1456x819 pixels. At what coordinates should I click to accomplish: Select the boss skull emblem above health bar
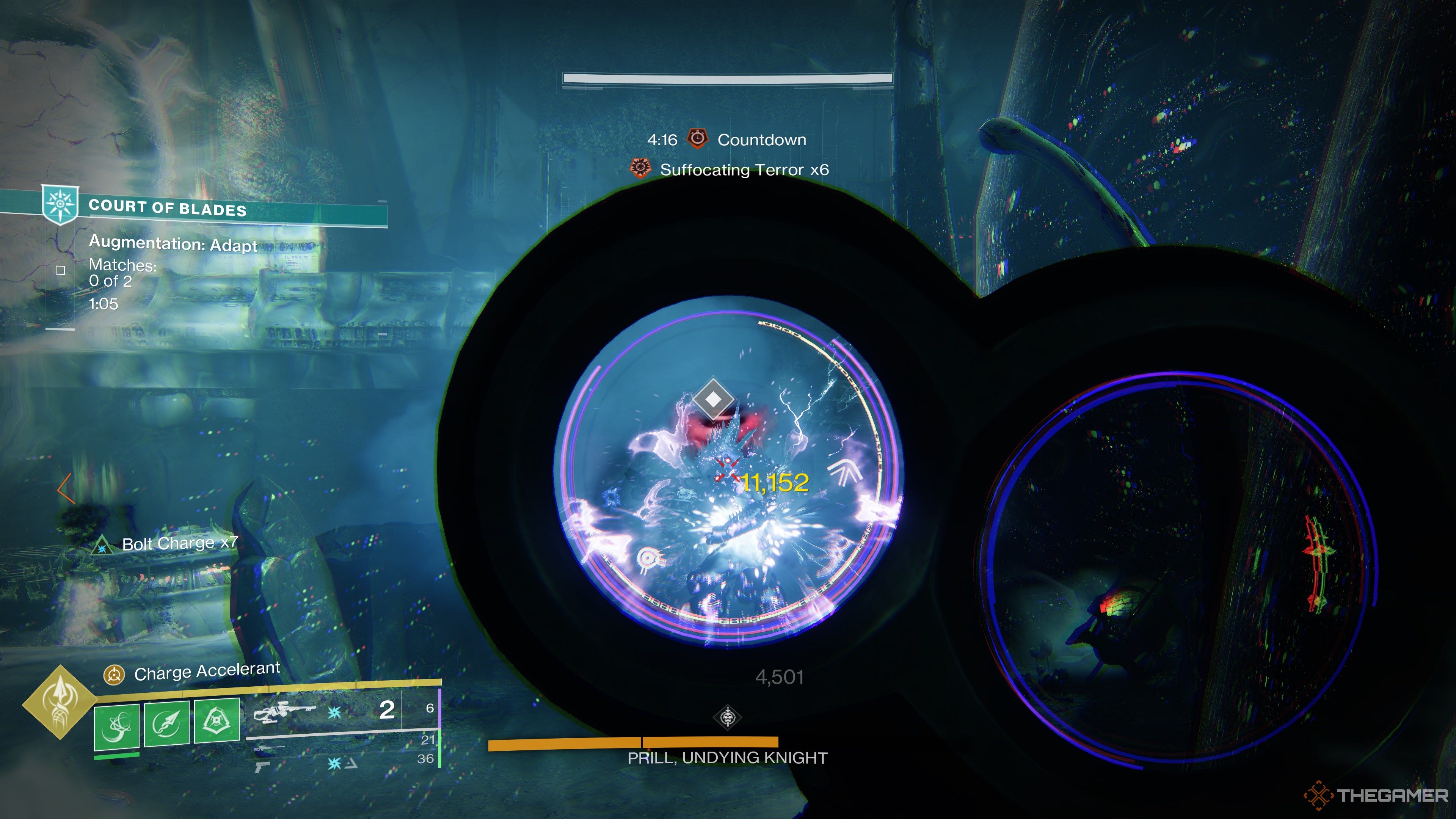point(728,717)
